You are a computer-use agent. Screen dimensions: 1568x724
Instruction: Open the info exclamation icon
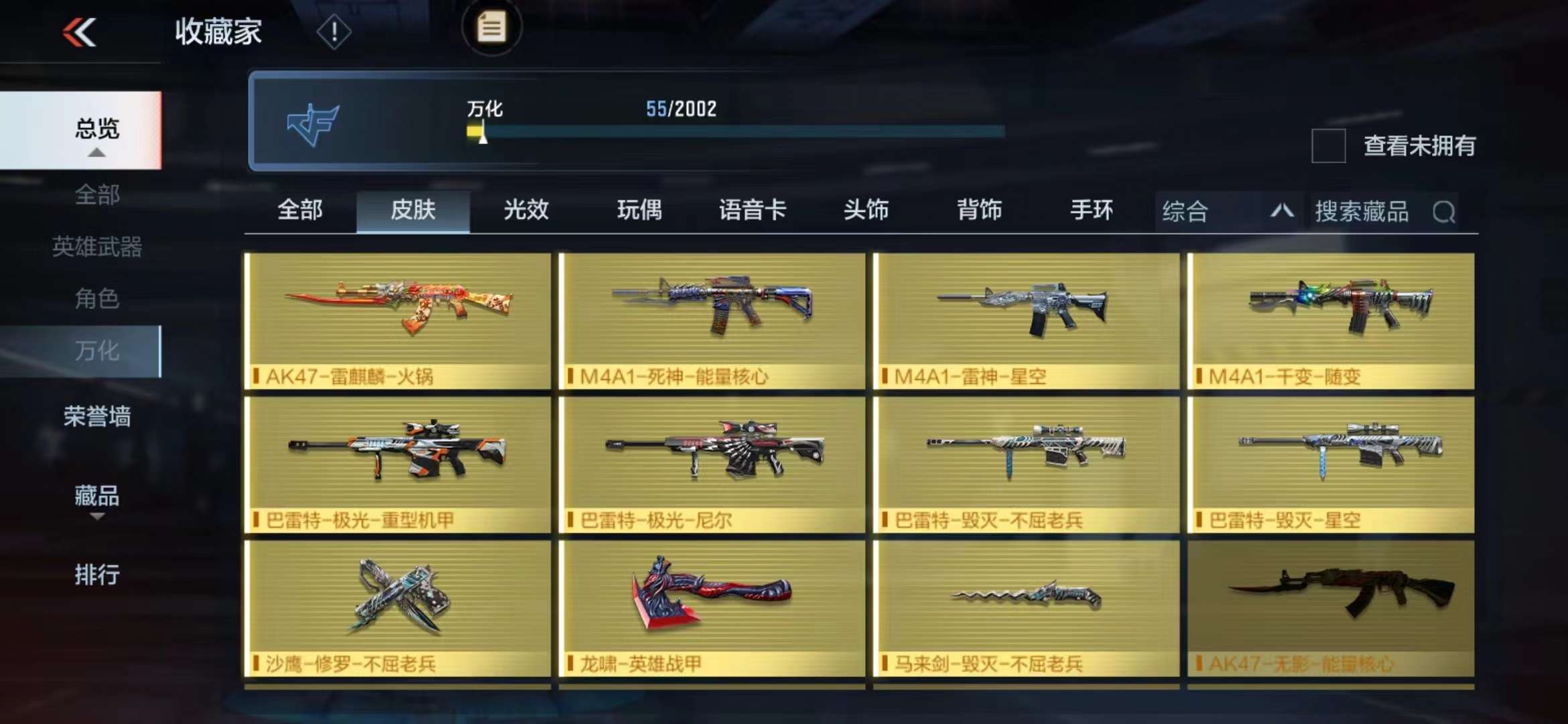click(333, 32)
